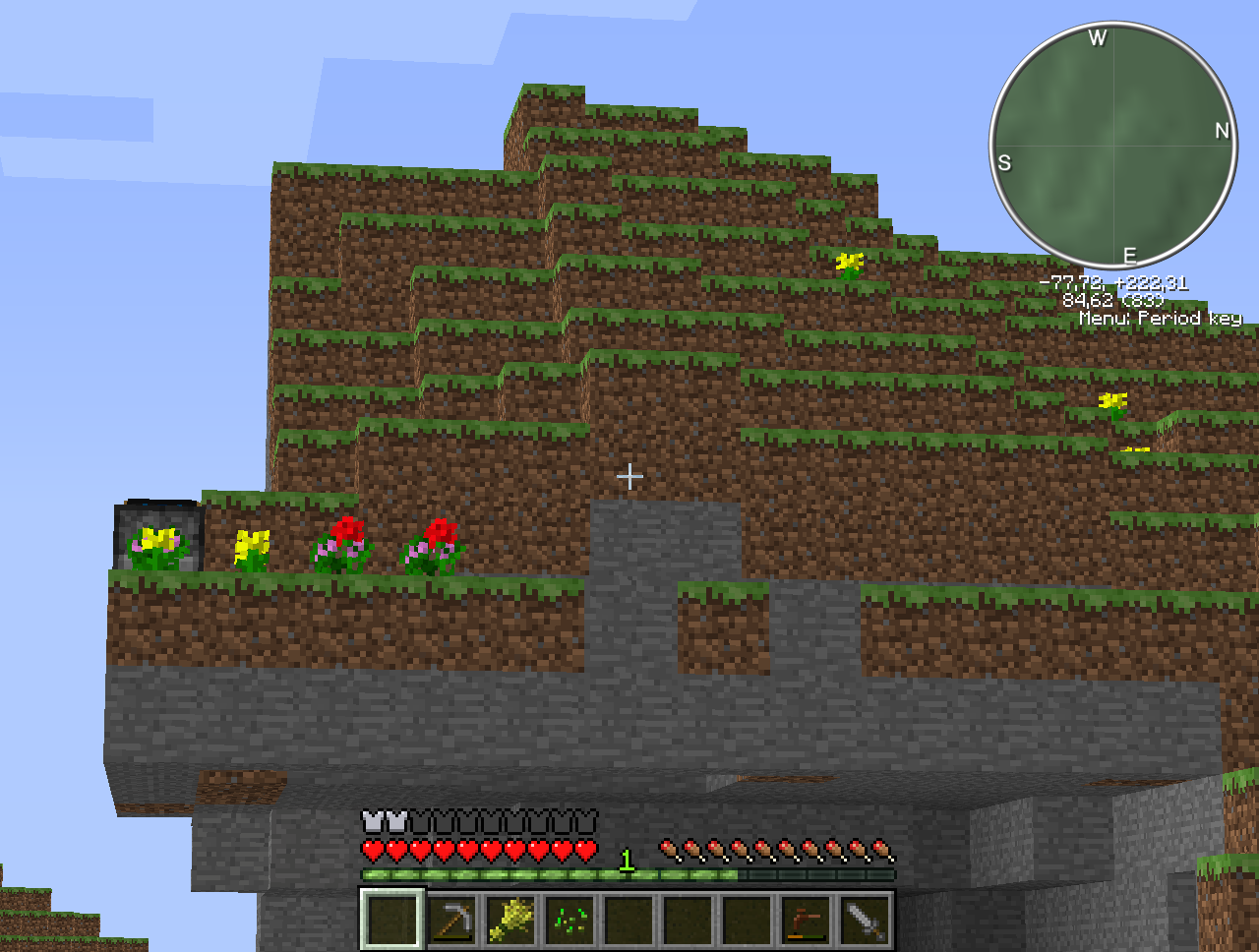1259x952 pixels.
Task: Click the circular minimap
Action: tap(1113, 147)
